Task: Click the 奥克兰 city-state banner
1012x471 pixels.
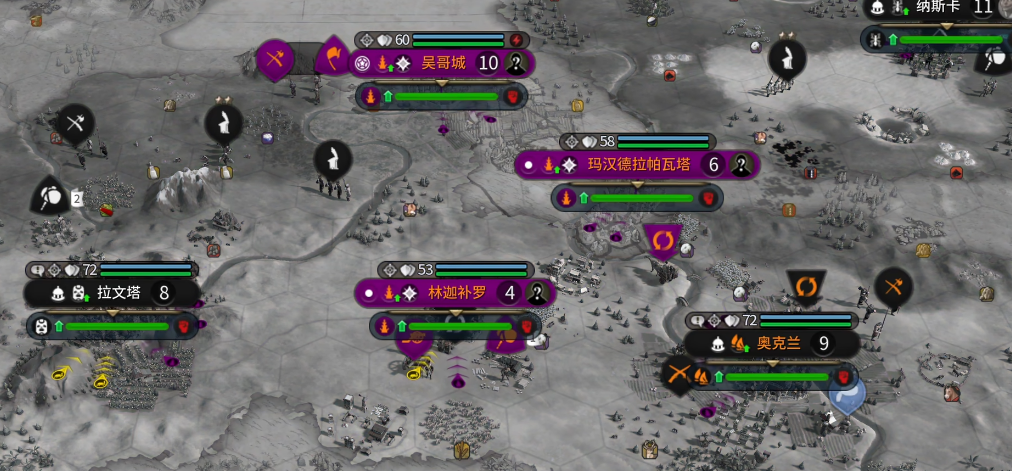Action: 777,343
